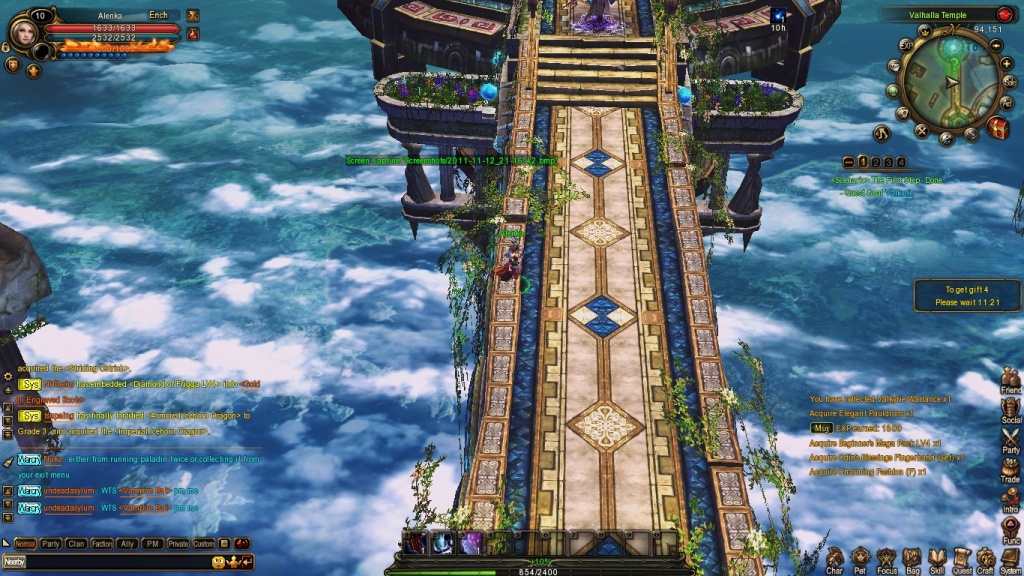The height and width of the screenshot is (576, 1024).
Task: Open the Party menu with crossed swords
Action: pos(1011,438)
